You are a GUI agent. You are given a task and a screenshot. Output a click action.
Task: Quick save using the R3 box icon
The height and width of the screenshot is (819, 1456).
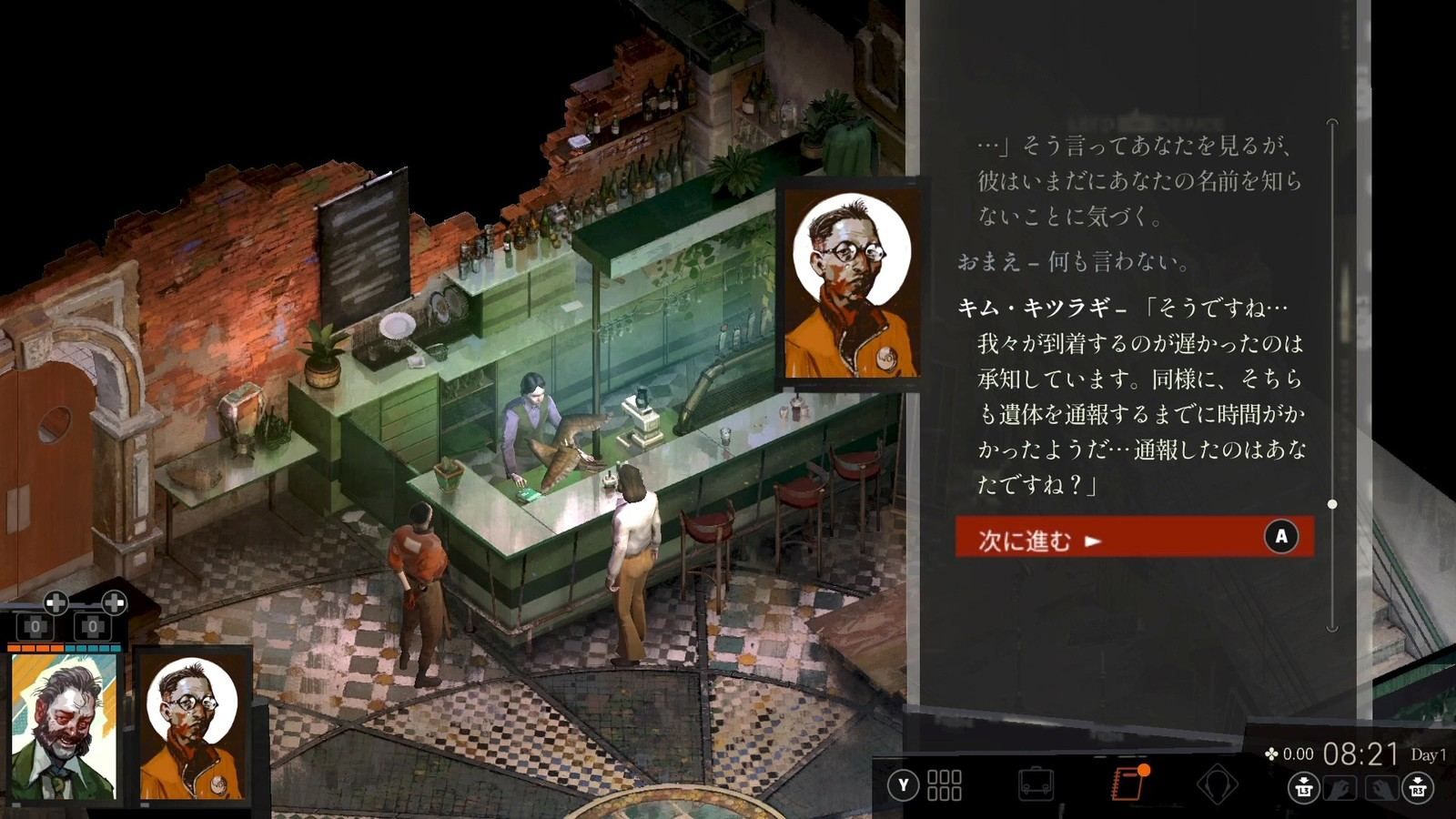pyautogui.click(x=1418, y=785)
